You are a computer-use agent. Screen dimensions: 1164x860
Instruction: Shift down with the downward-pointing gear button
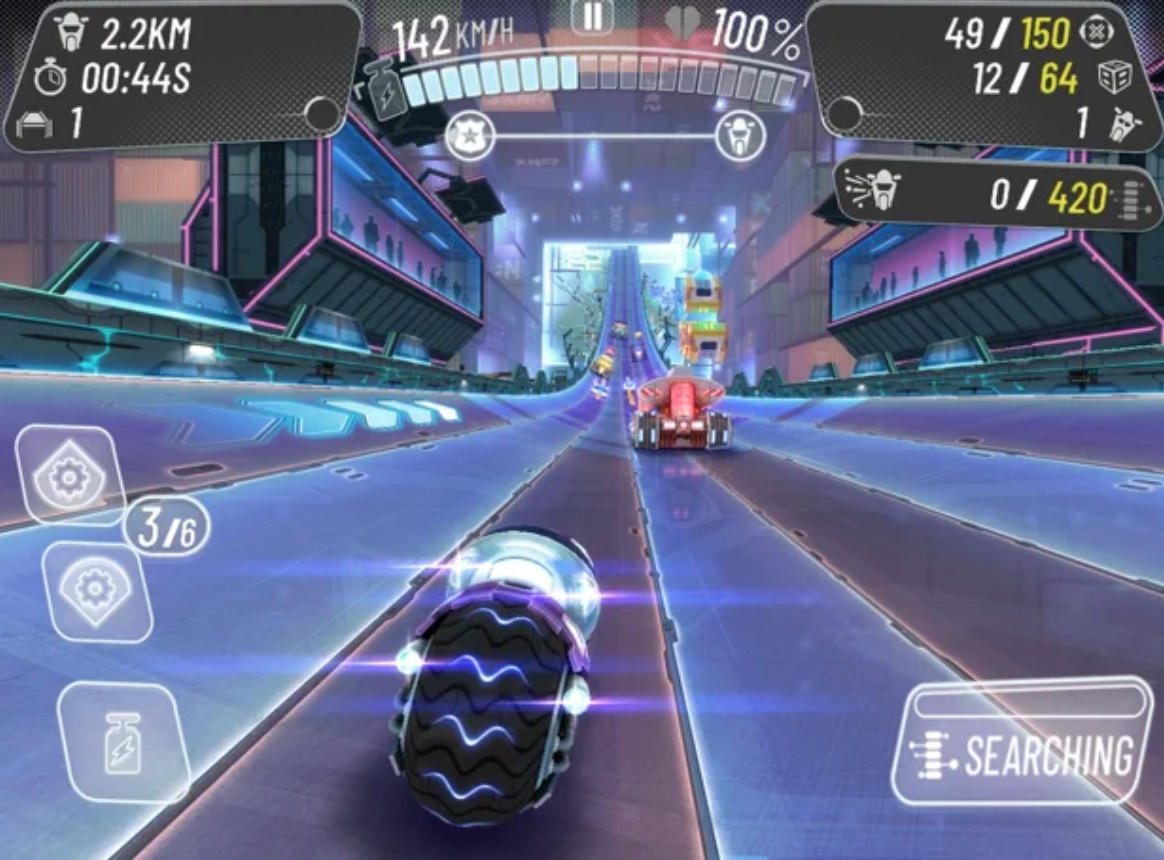96,591
